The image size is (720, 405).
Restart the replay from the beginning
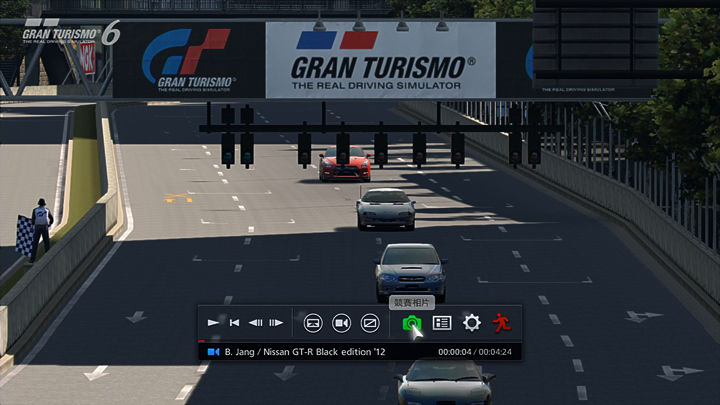pos(234,323)
